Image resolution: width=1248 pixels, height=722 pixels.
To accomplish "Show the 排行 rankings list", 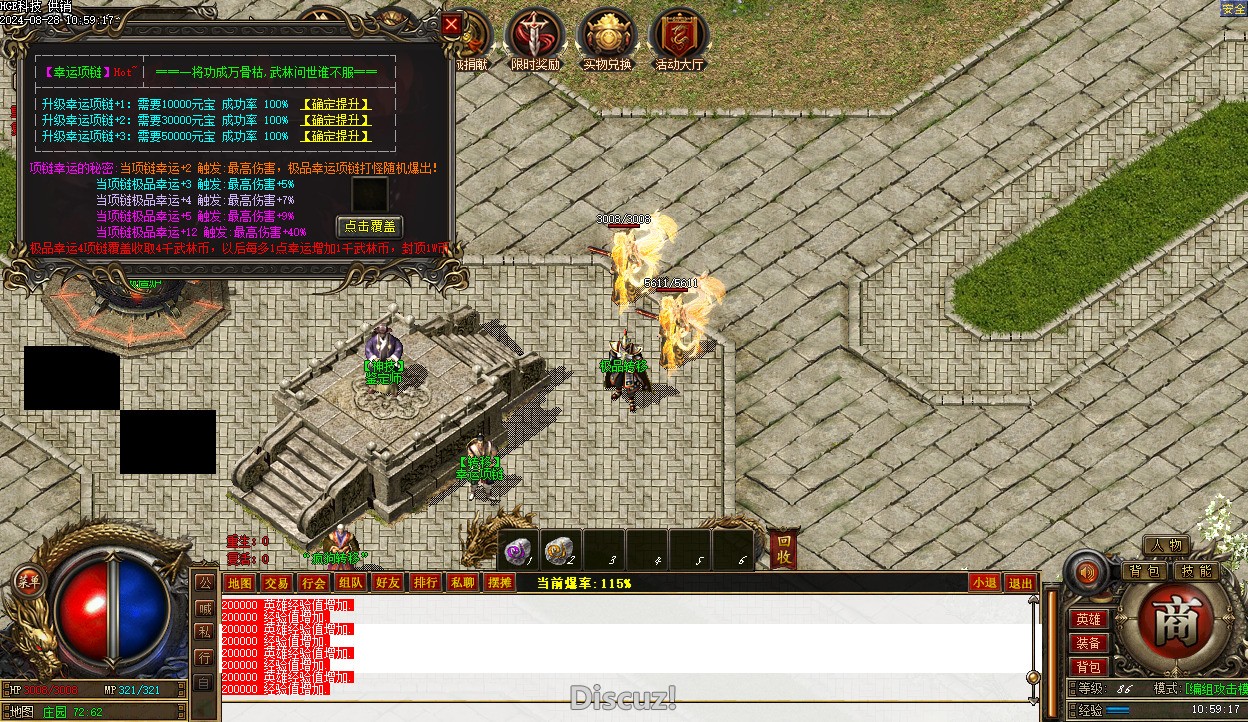I will click(x=425, y=583).
